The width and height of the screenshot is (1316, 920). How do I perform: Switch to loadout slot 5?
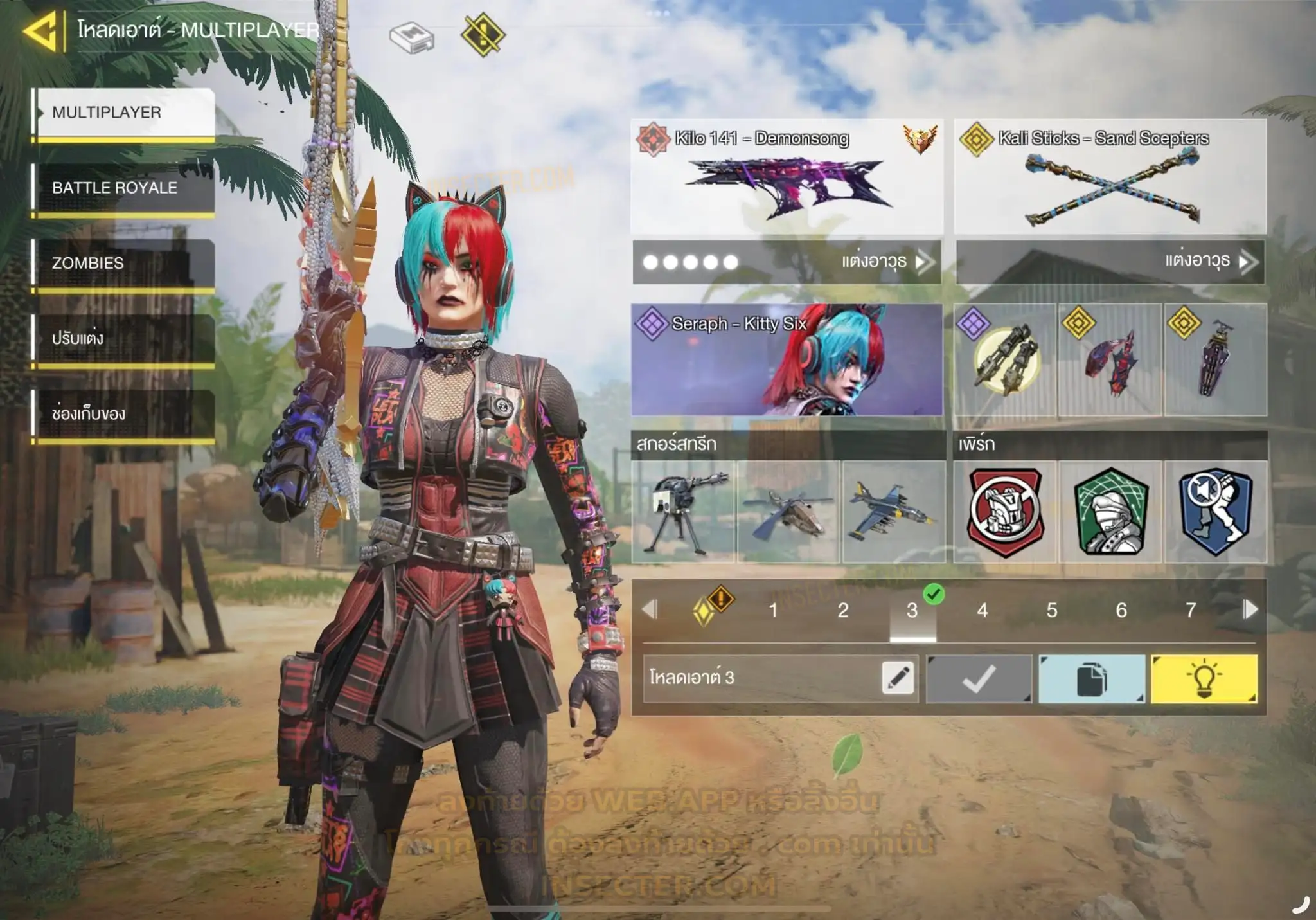coord(1051,610)
